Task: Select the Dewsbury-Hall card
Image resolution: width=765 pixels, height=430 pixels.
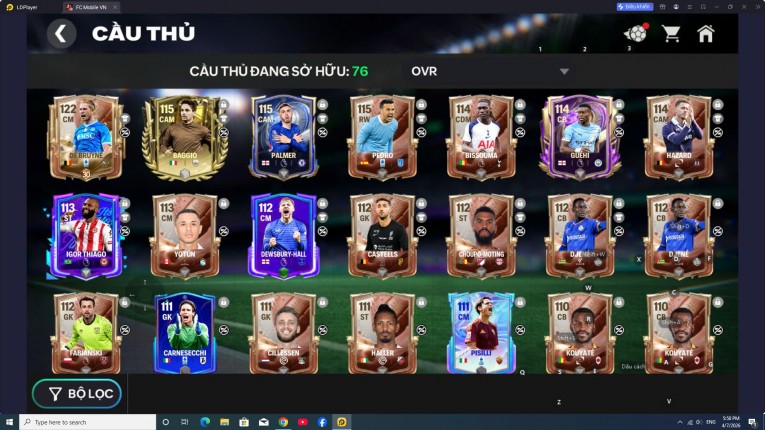Action: [x=283, y=236]
